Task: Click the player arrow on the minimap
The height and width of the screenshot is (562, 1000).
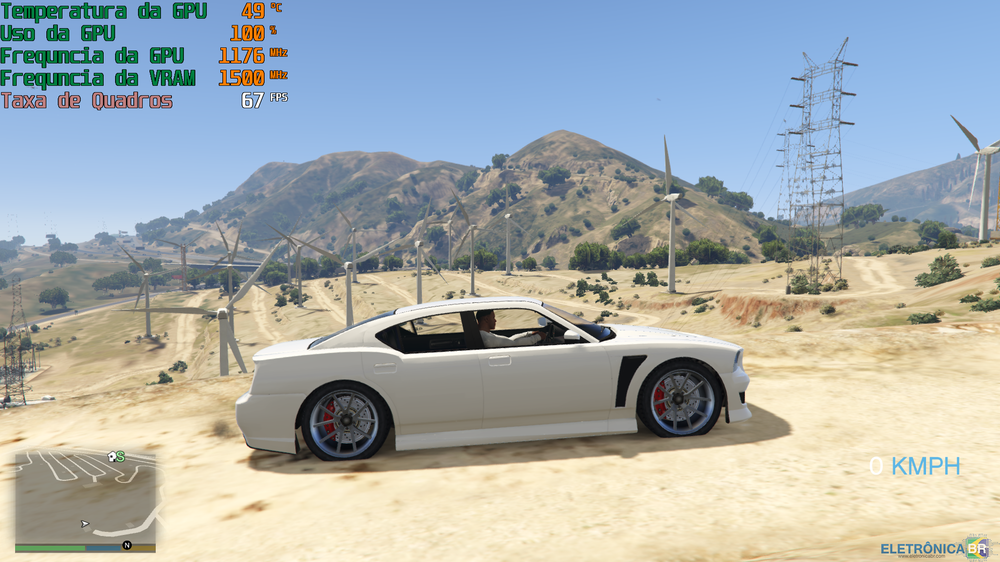Action: pyautogui.click(x=85, y=523)
